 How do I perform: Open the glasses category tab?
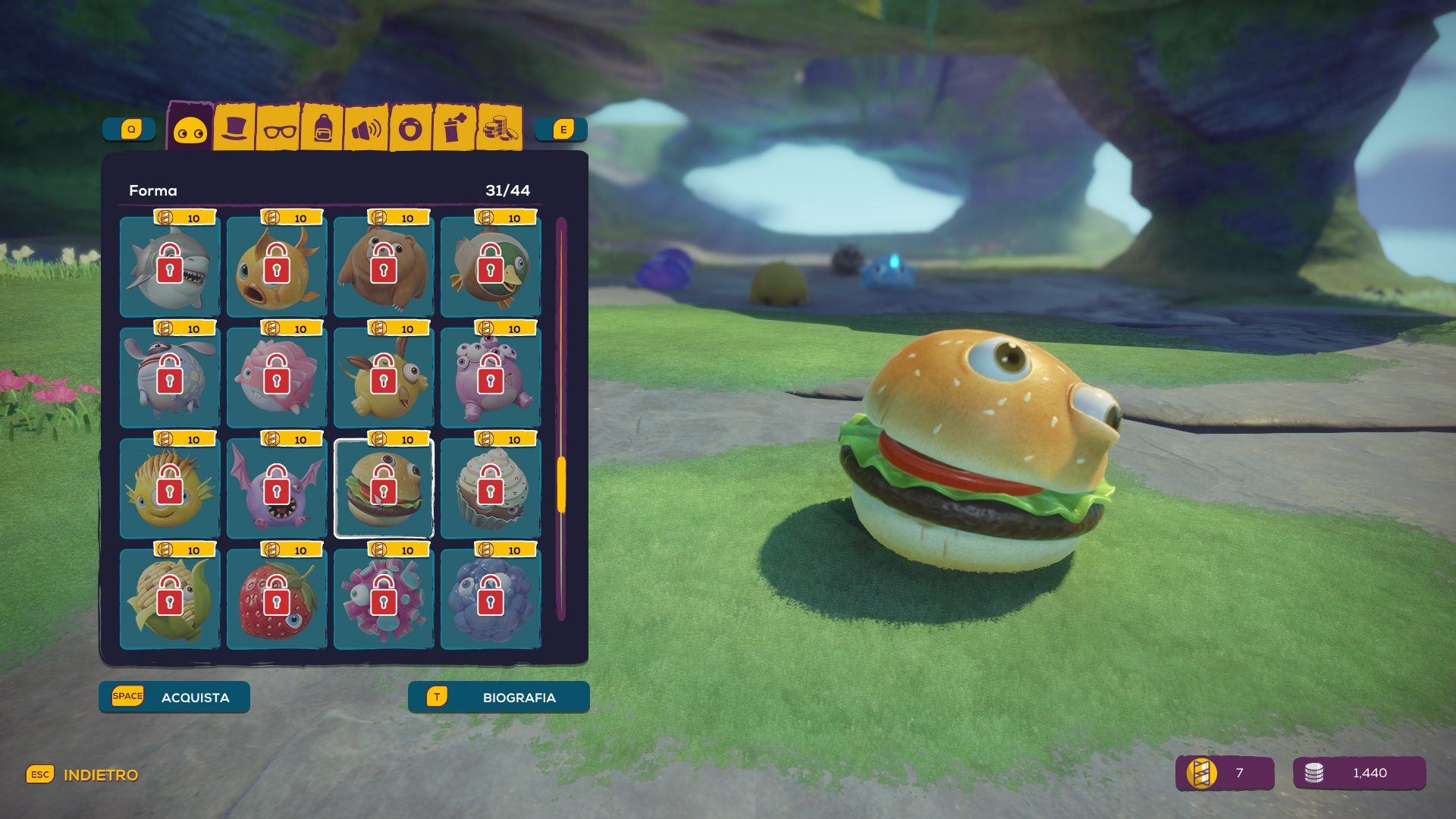(279, 130)
